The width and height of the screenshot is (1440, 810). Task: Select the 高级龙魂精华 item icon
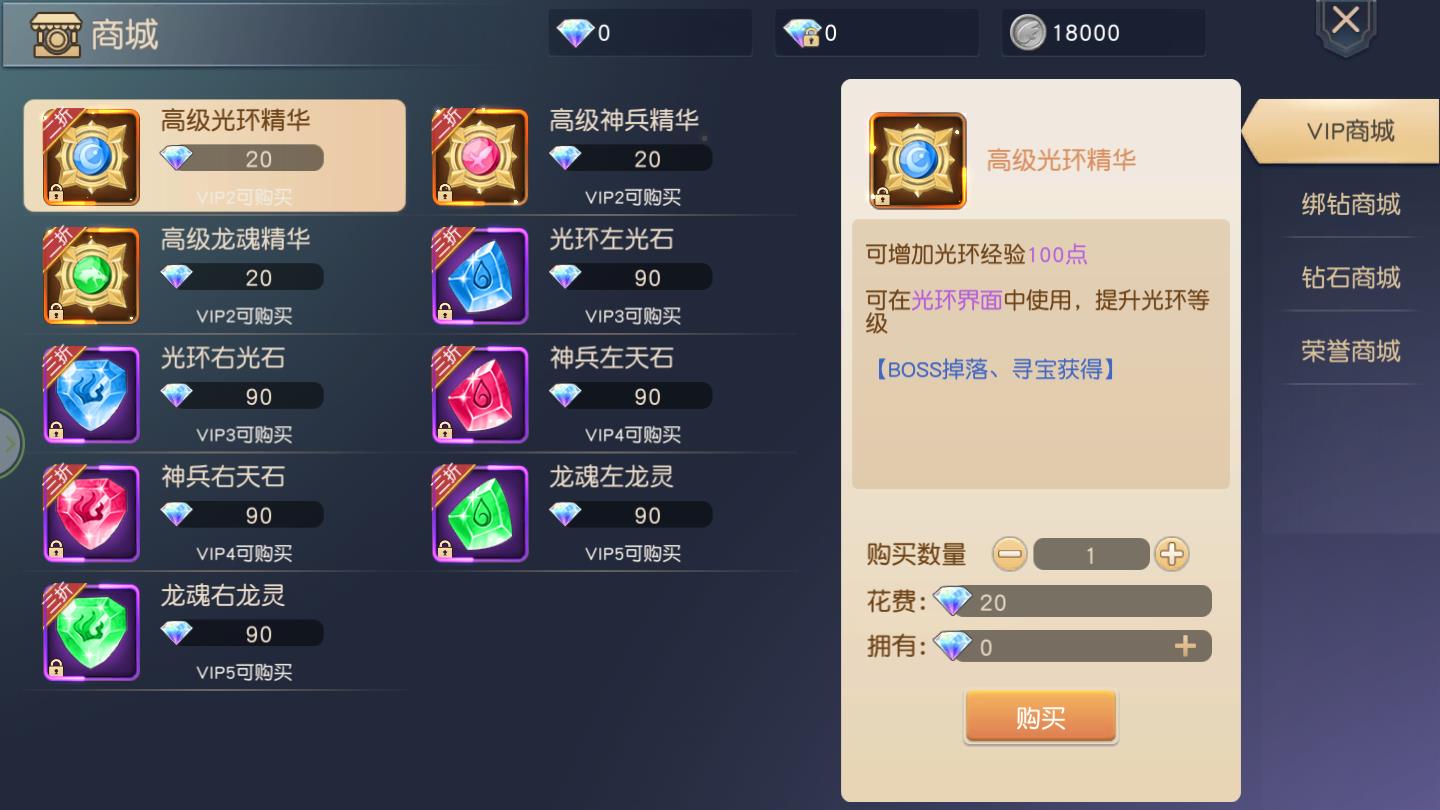[91, 275]
